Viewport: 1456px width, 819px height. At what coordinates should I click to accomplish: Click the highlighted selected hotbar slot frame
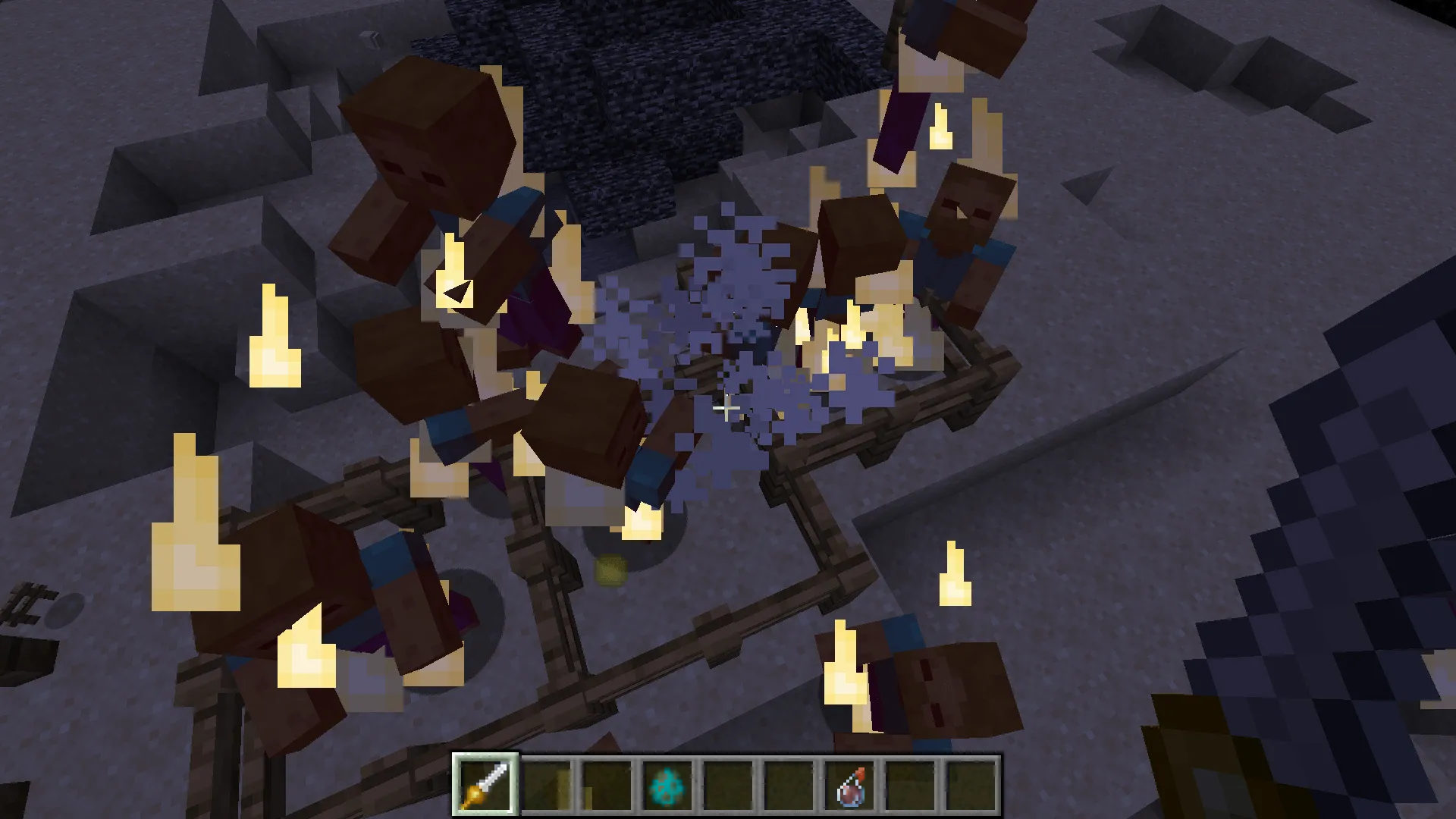[x=485, y=785]
